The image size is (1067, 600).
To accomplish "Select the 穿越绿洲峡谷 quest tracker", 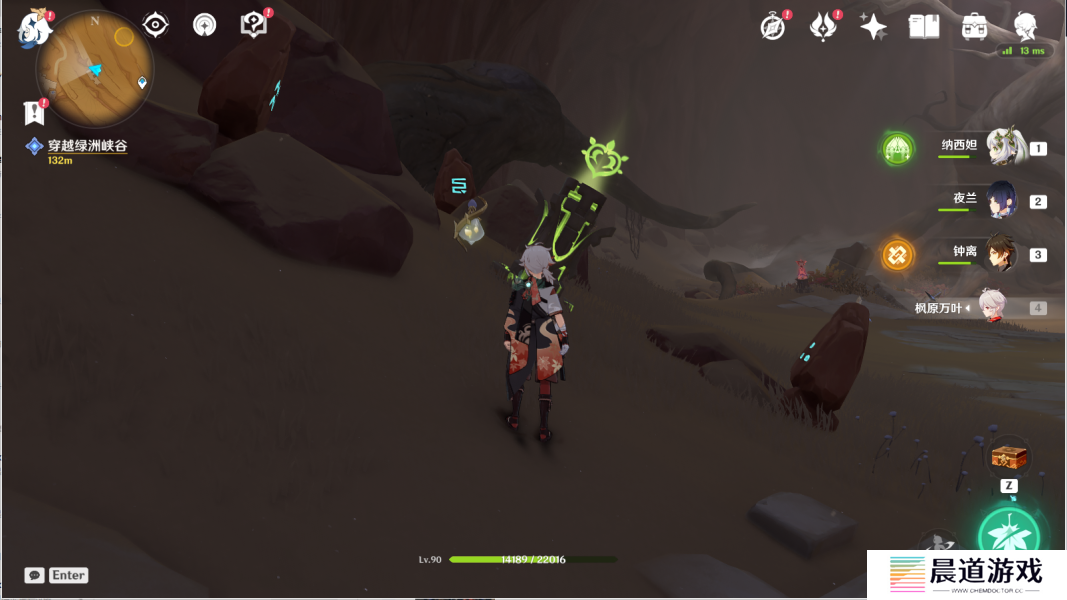I will click(87, 146).
